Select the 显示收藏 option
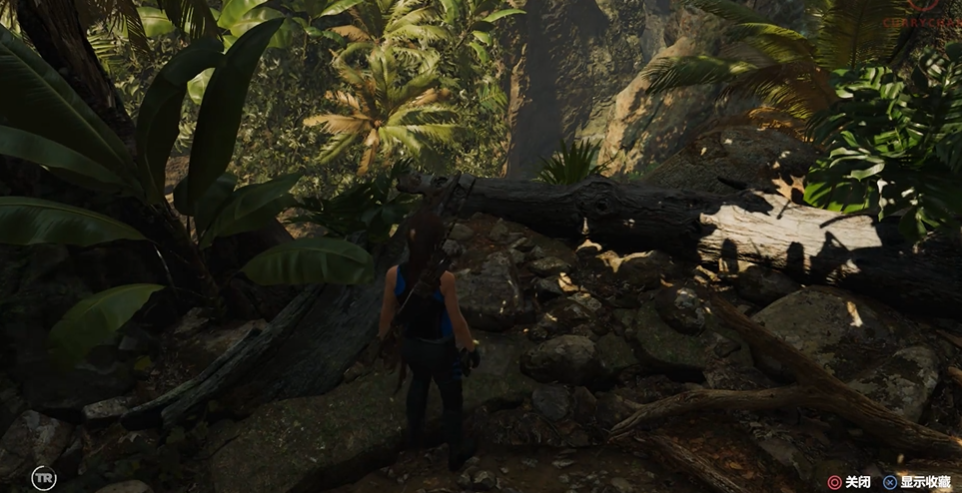962x493 pixels. click(x=924, y=482)
